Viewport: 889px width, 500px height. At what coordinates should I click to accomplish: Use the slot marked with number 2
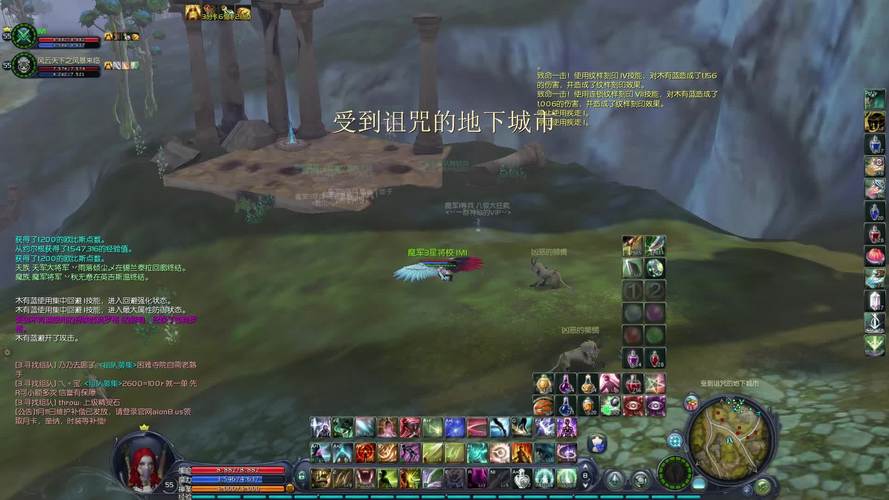pyautogui.click(x=654, y=290)
